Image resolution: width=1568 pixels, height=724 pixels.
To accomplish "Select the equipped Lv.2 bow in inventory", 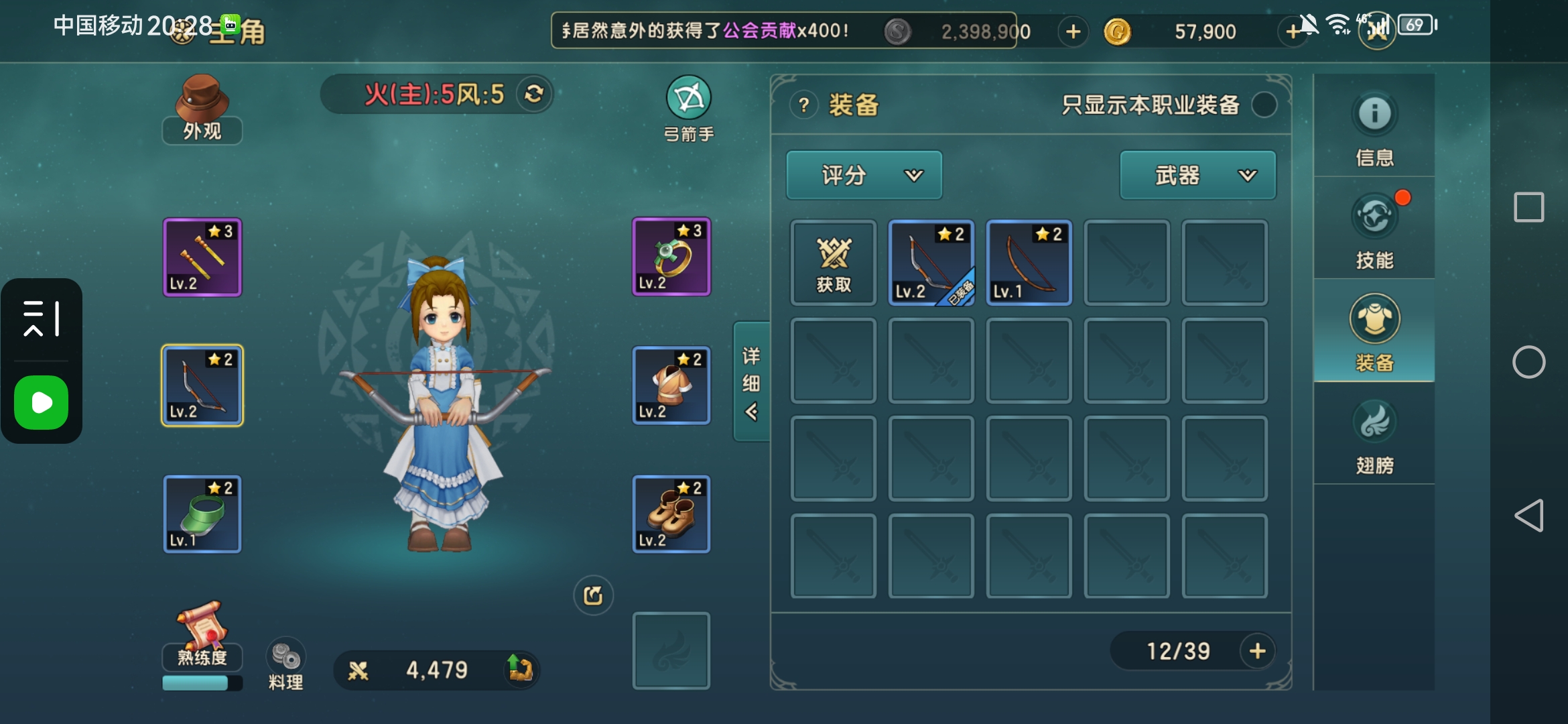I will point(931,263).
